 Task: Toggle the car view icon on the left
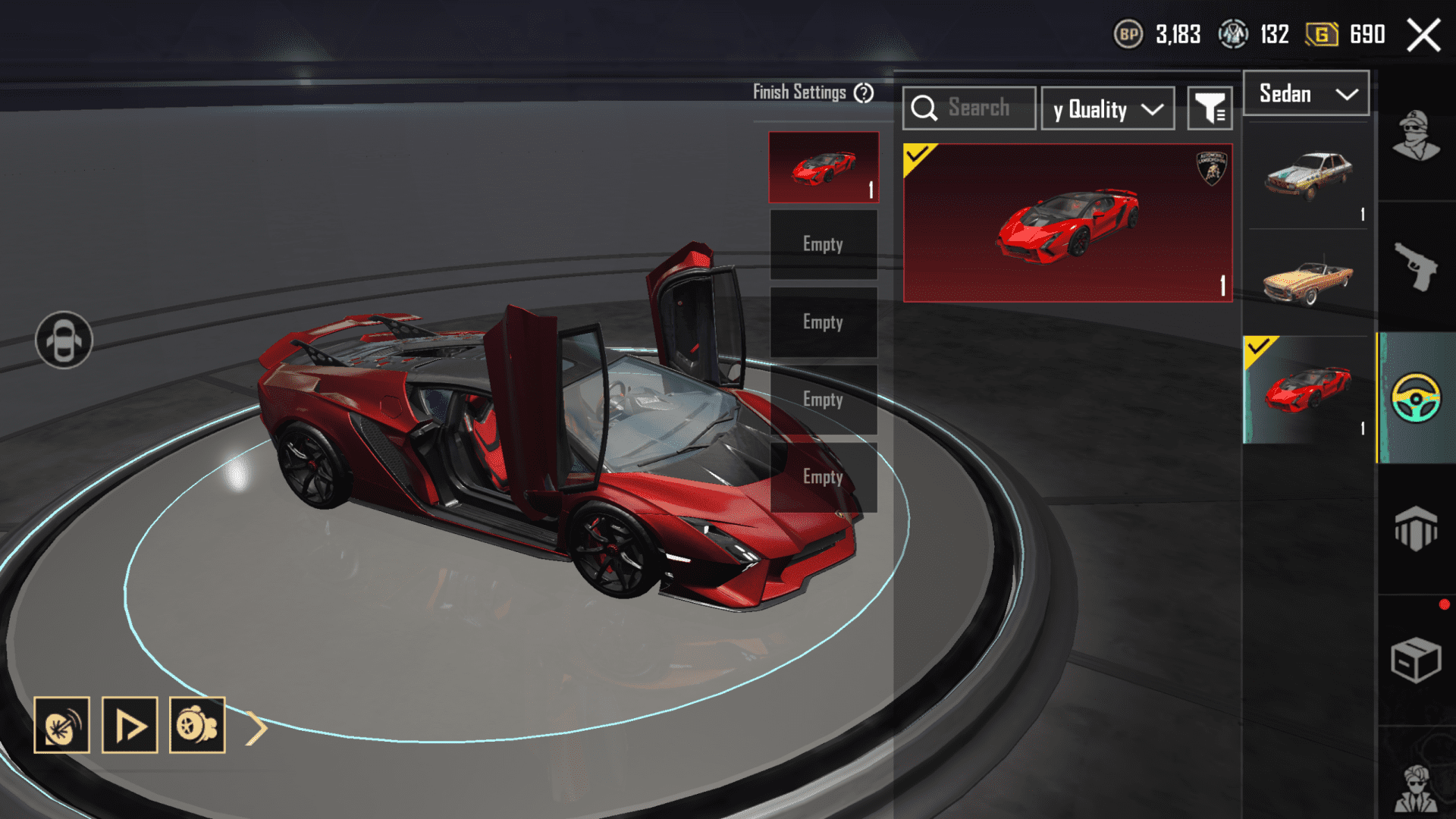pyautogui.click(x=64, y=340)
